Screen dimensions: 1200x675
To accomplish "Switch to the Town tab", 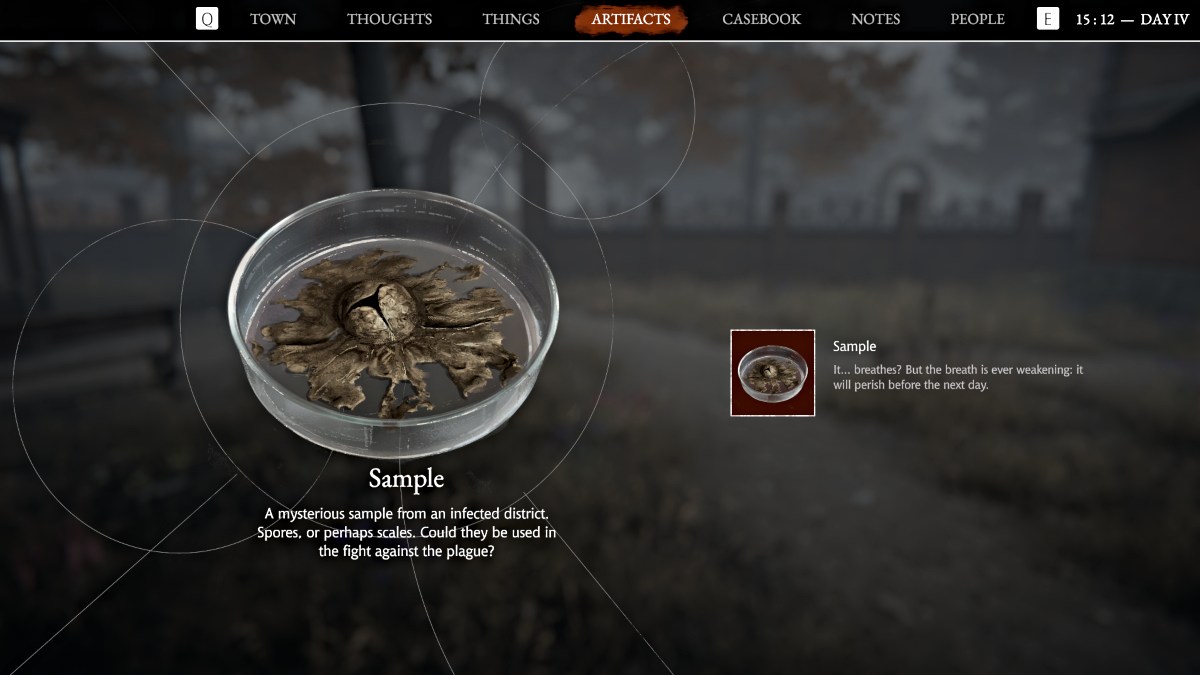I will tap(273, 19).
